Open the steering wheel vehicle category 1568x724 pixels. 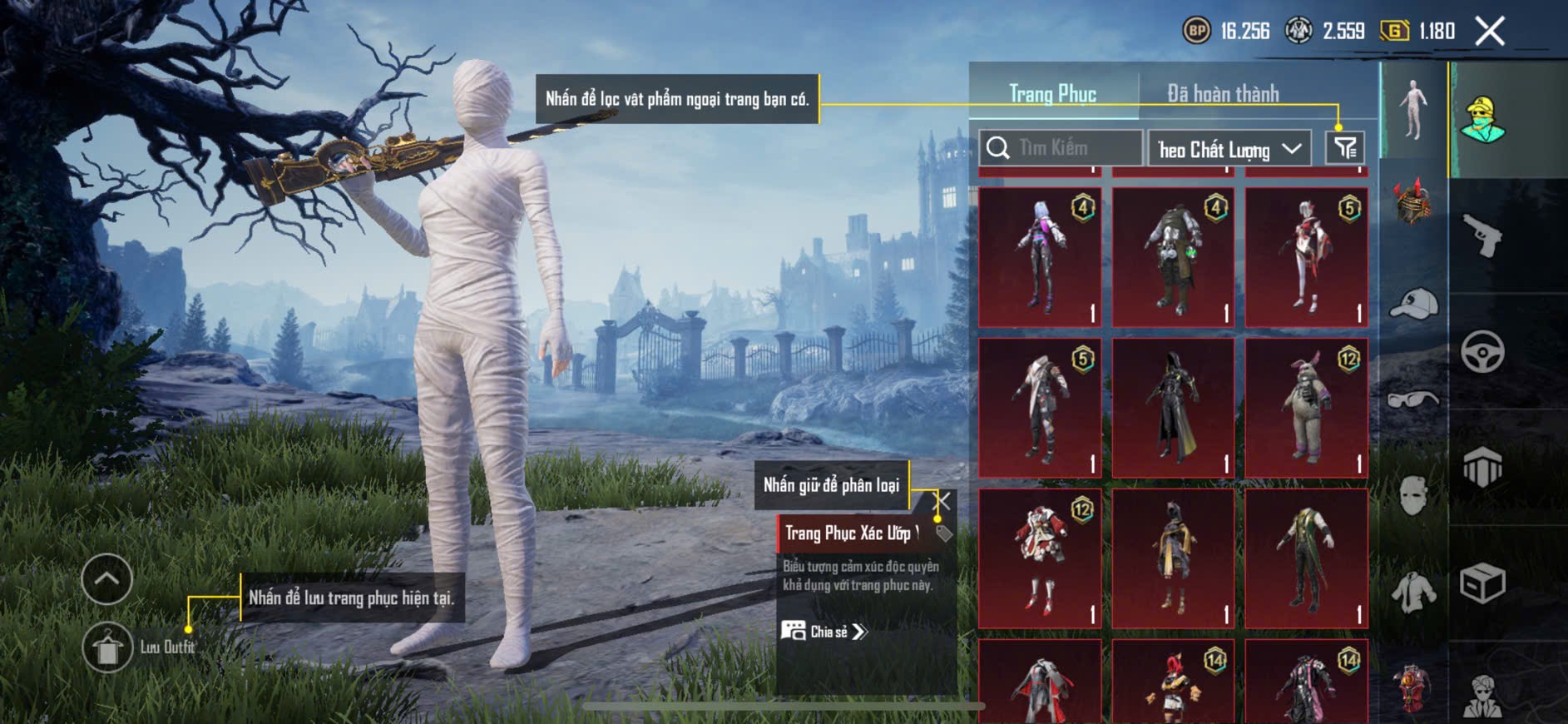click(1481, 351)
